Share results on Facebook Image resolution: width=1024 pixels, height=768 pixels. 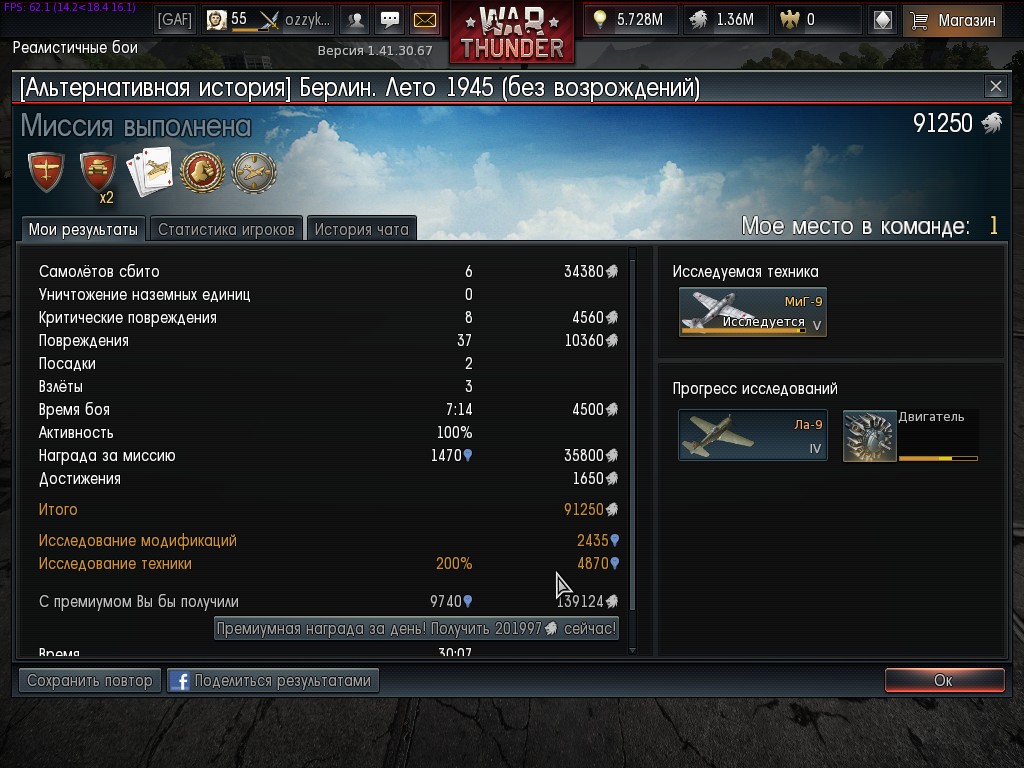(273, 680)
